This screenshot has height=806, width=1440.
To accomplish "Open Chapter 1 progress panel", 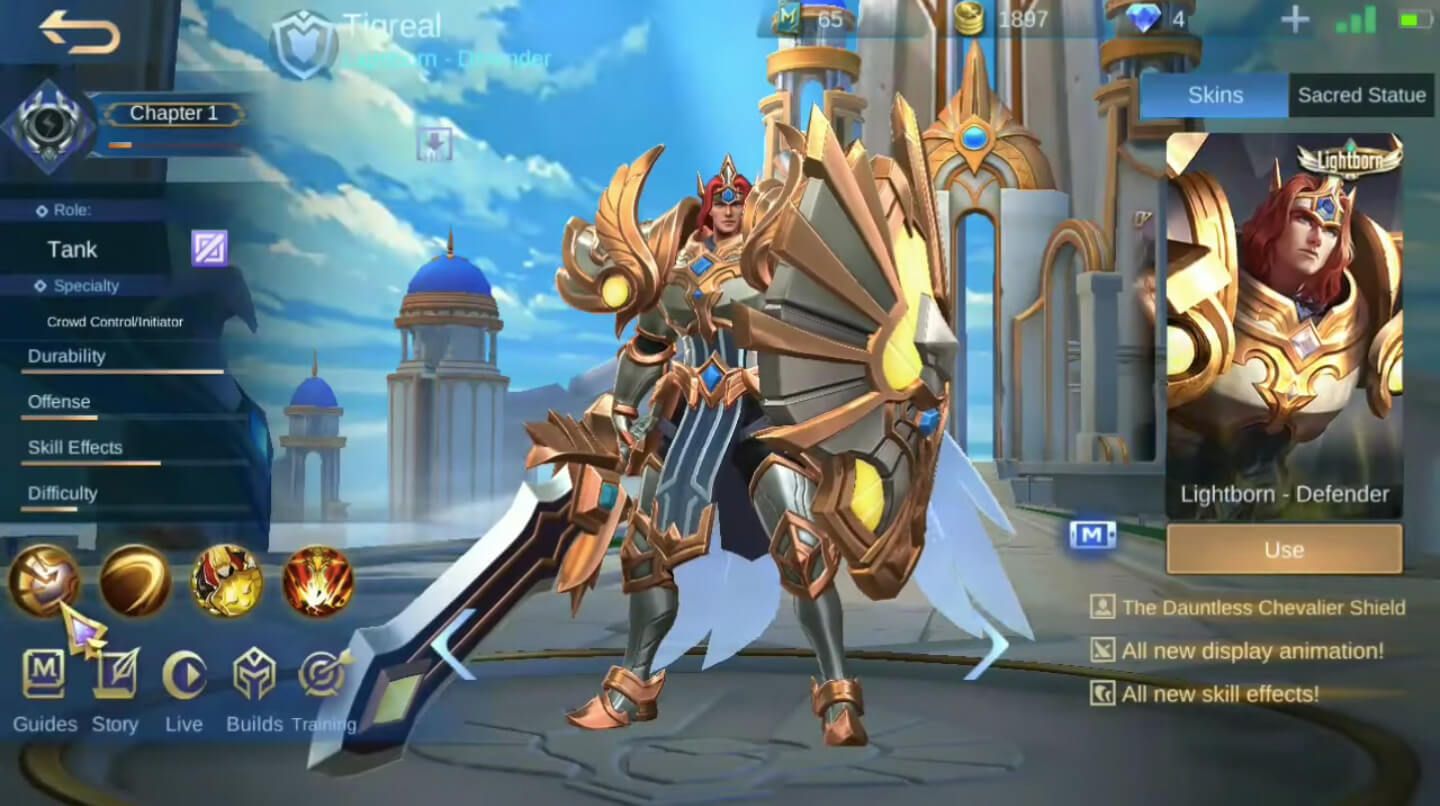I will tap(172, 113).
